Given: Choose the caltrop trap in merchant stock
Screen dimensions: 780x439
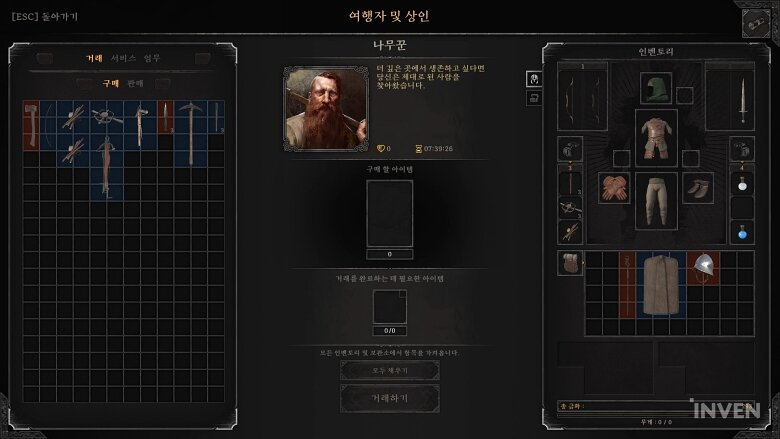Looking at the screenshot, I should click(105, 118).
